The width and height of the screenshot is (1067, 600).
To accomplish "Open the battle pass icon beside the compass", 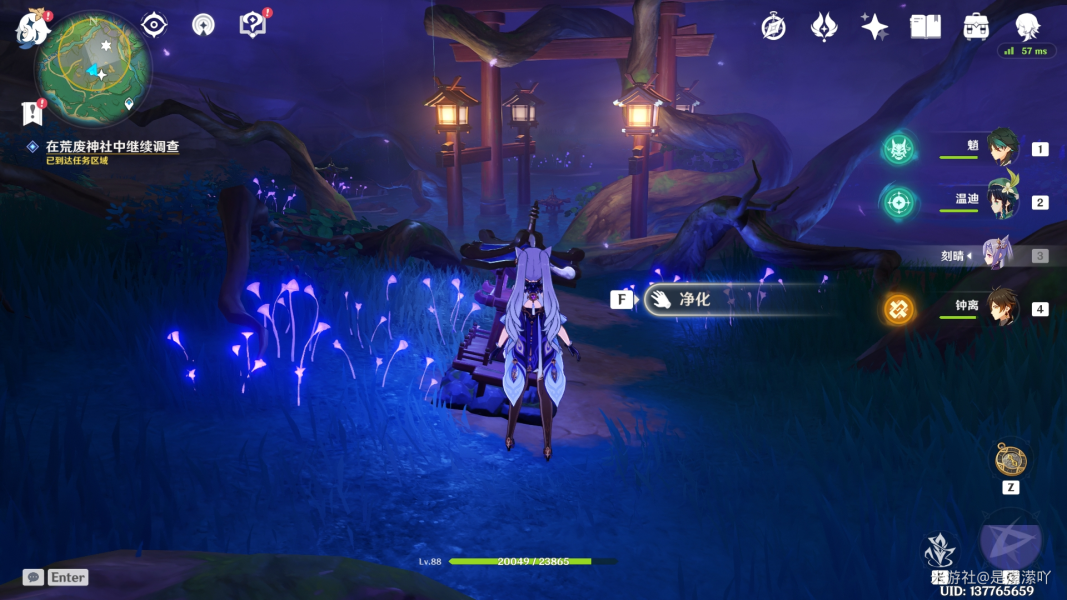I will [823, 27].
